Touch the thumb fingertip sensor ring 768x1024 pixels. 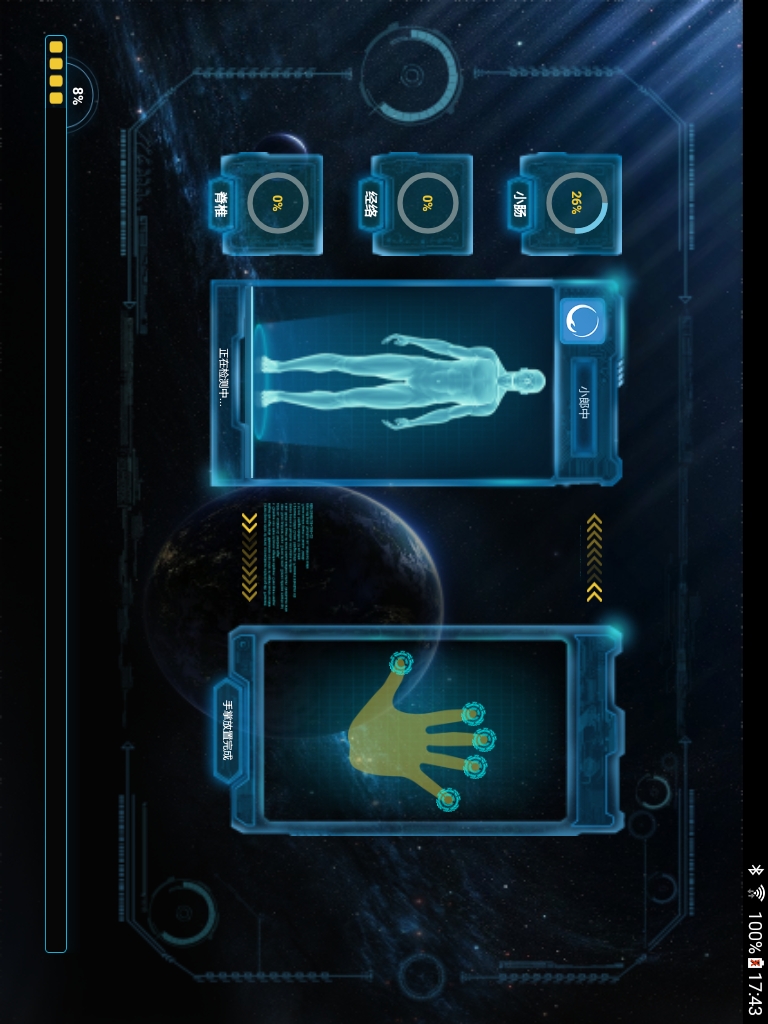pyautogui.click(x=401, y=662)
